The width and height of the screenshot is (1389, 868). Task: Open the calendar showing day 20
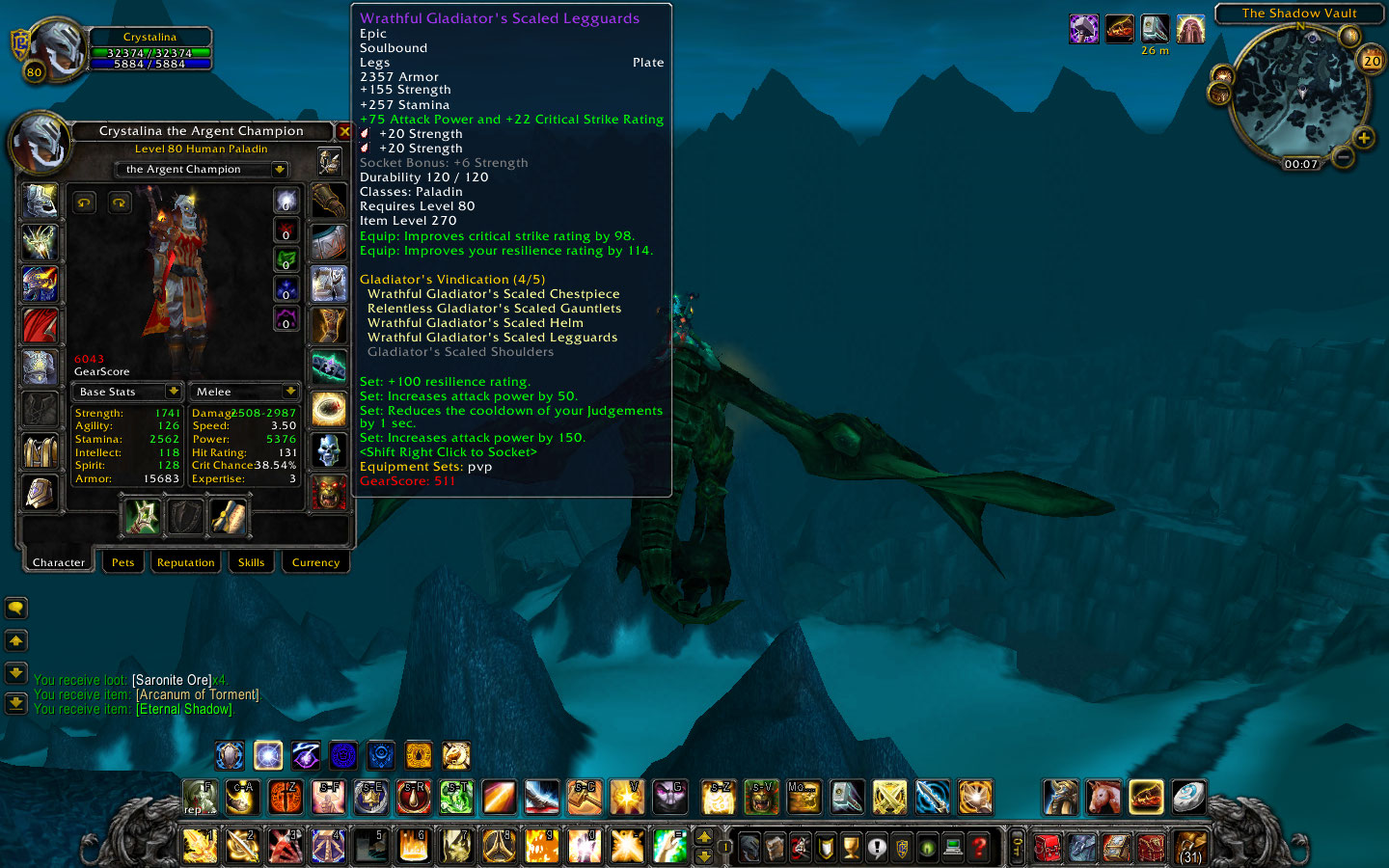pos(1372,61)
